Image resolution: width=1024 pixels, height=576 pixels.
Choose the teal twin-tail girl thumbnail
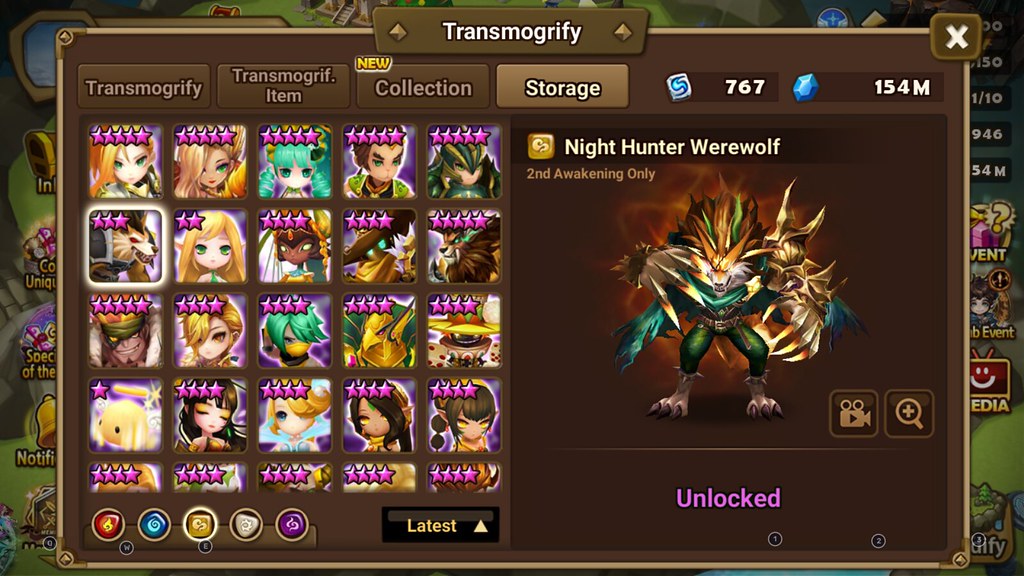[x=295, y=162]
